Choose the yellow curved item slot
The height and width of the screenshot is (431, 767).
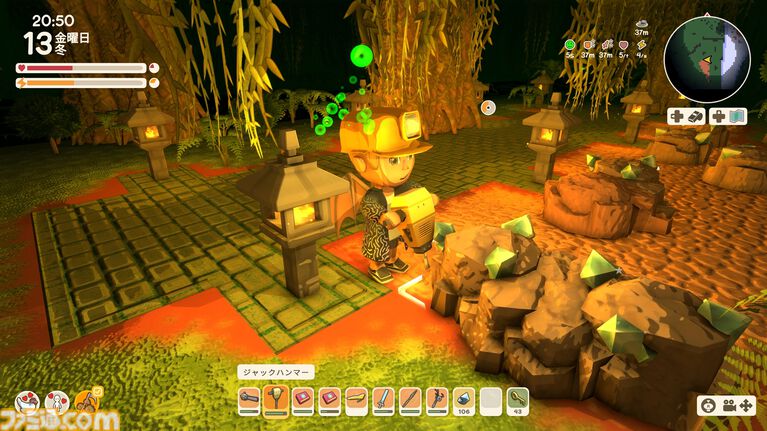point(356,400)
